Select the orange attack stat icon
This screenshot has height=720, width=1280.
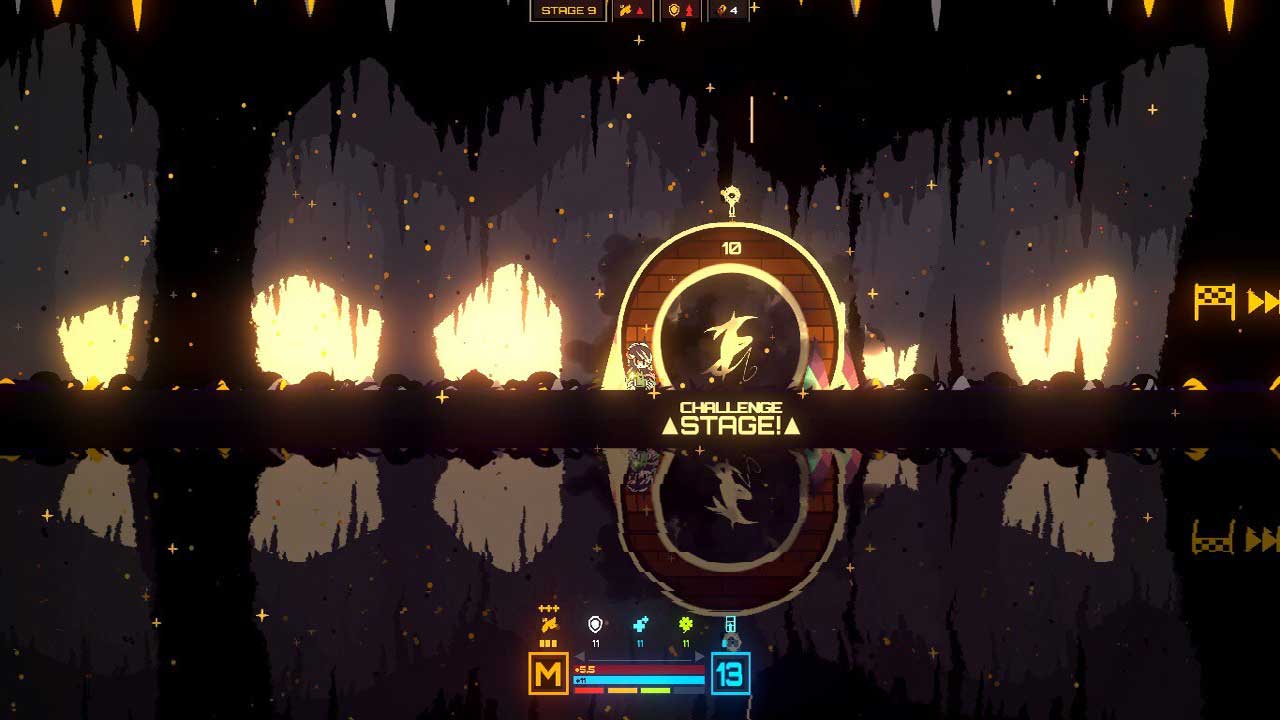[x=547, y=625]
